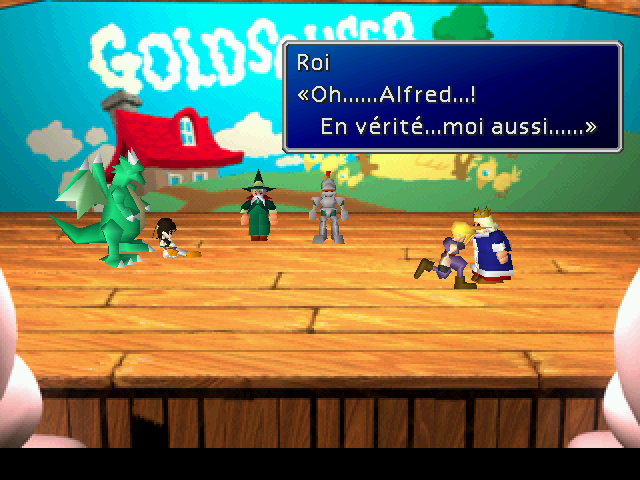Viewport: 640px width, 480px height.
Task: Advance the Roi dialogue box
Action: pyautogui.click(x=452, y=96)
